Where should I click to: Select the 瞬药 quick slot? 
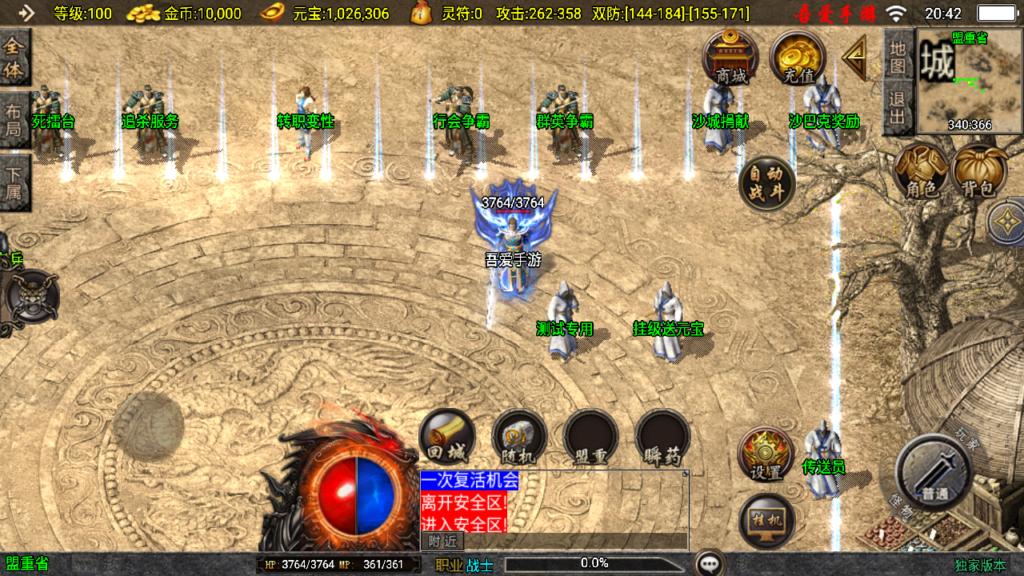coord(662,437)
